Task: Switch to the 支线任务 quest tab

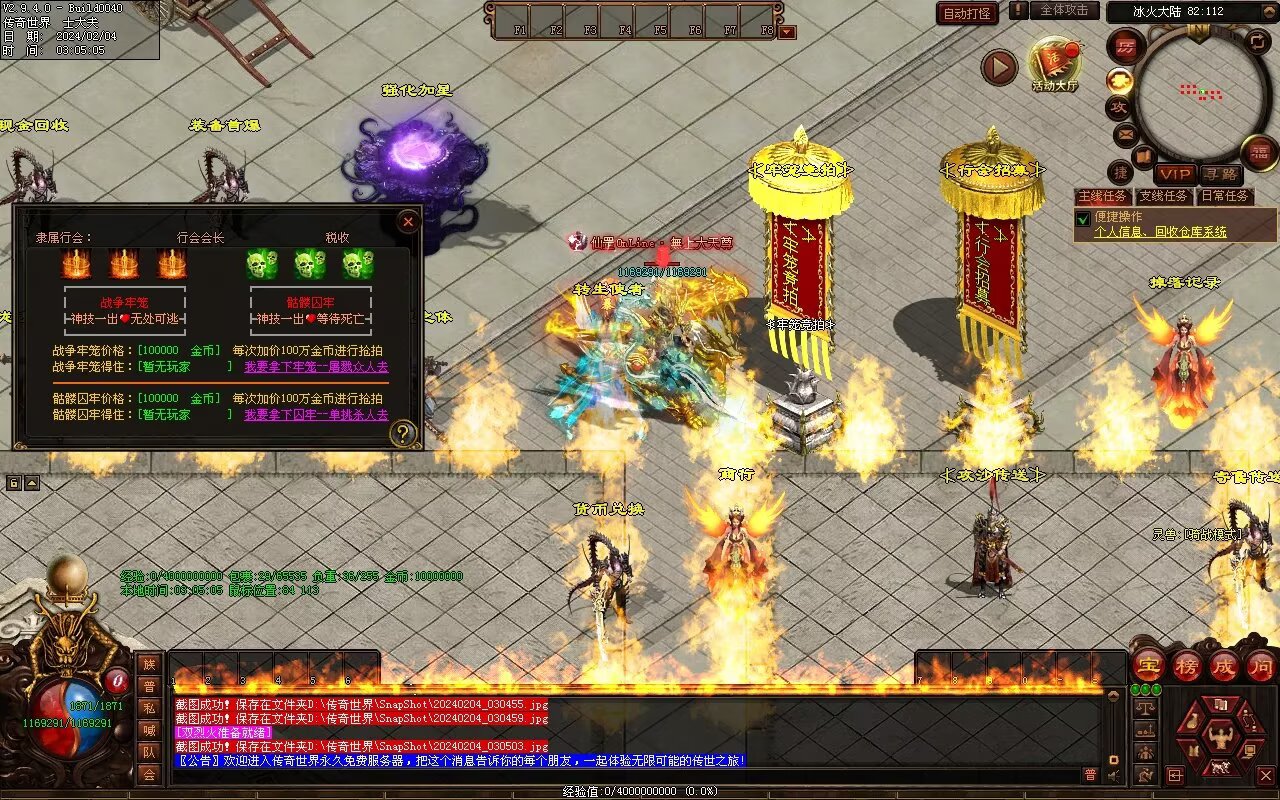Action: pos(1163,196)
